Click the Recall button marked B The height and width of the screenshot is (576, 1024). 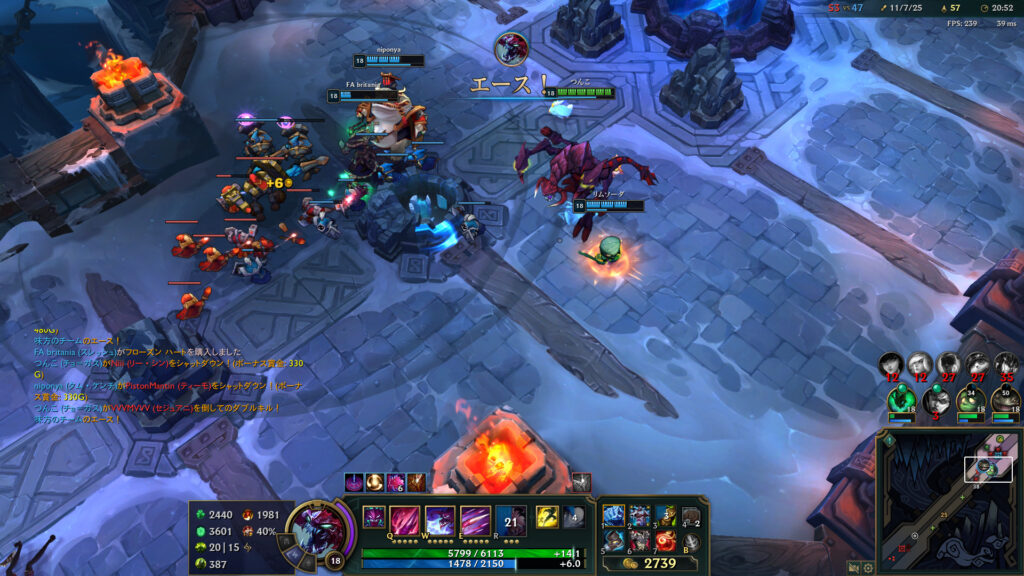pos(690,541)
